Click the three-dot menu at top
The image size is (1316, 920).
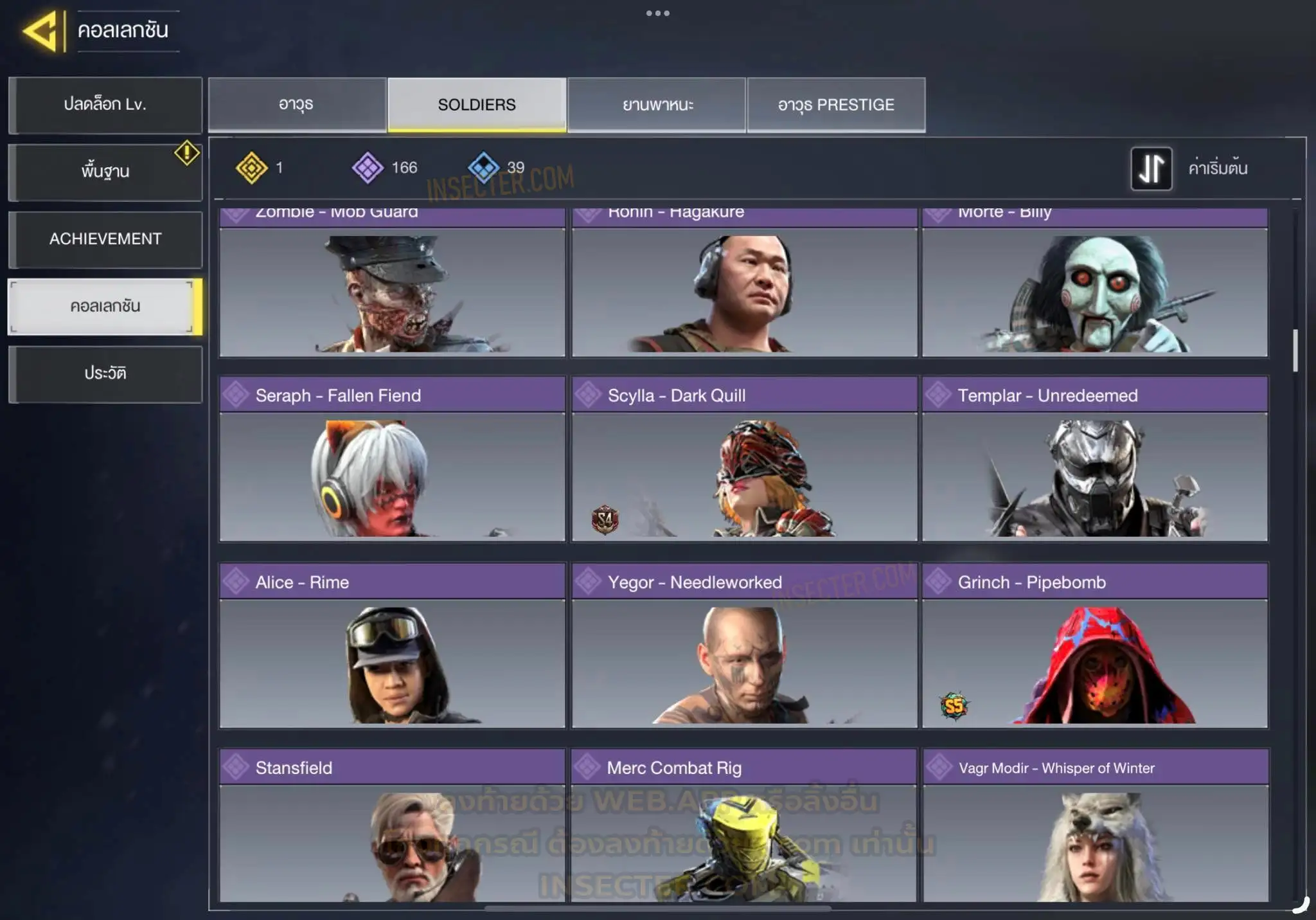[x=657, y=14]
